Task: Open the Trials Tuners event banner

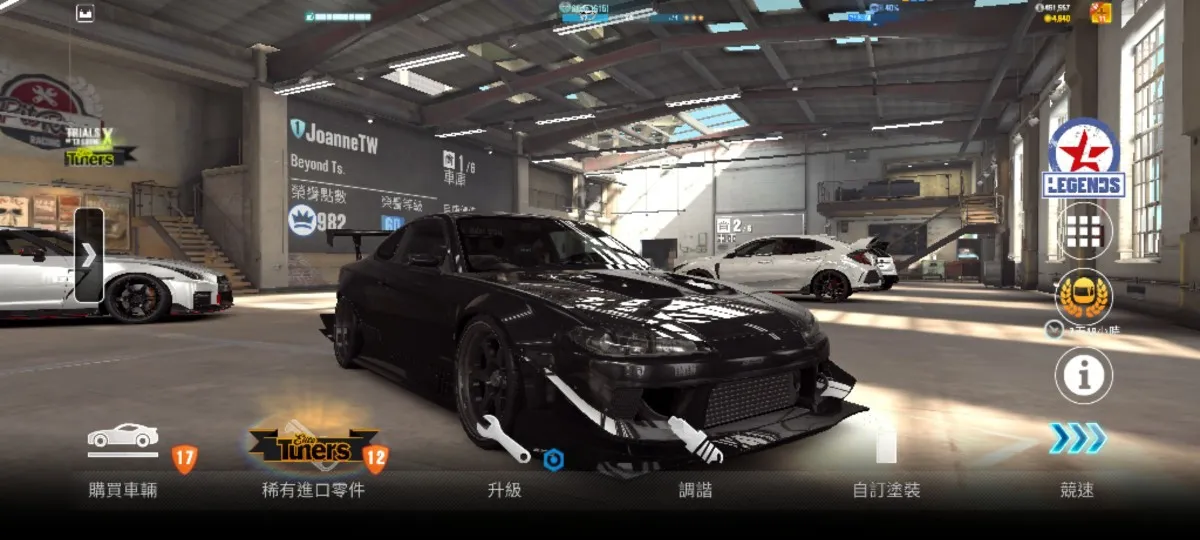Action: point(97,145)
